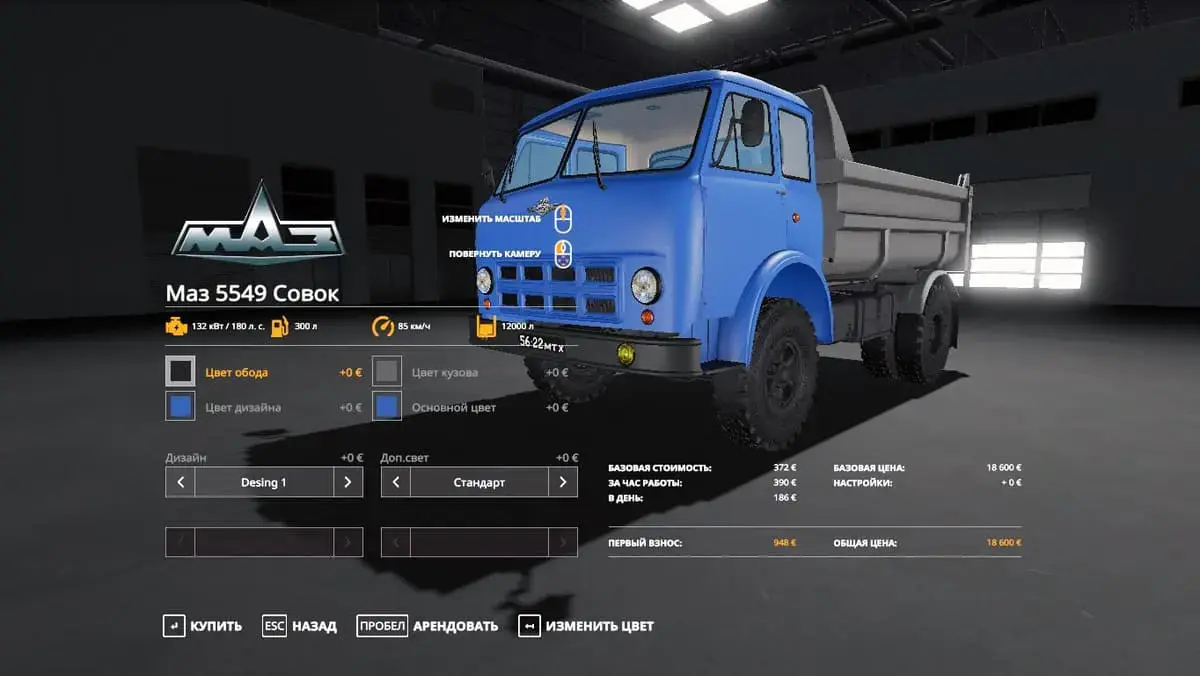
Task: Change the Основной цвет swatch
Action: [387, 407]
